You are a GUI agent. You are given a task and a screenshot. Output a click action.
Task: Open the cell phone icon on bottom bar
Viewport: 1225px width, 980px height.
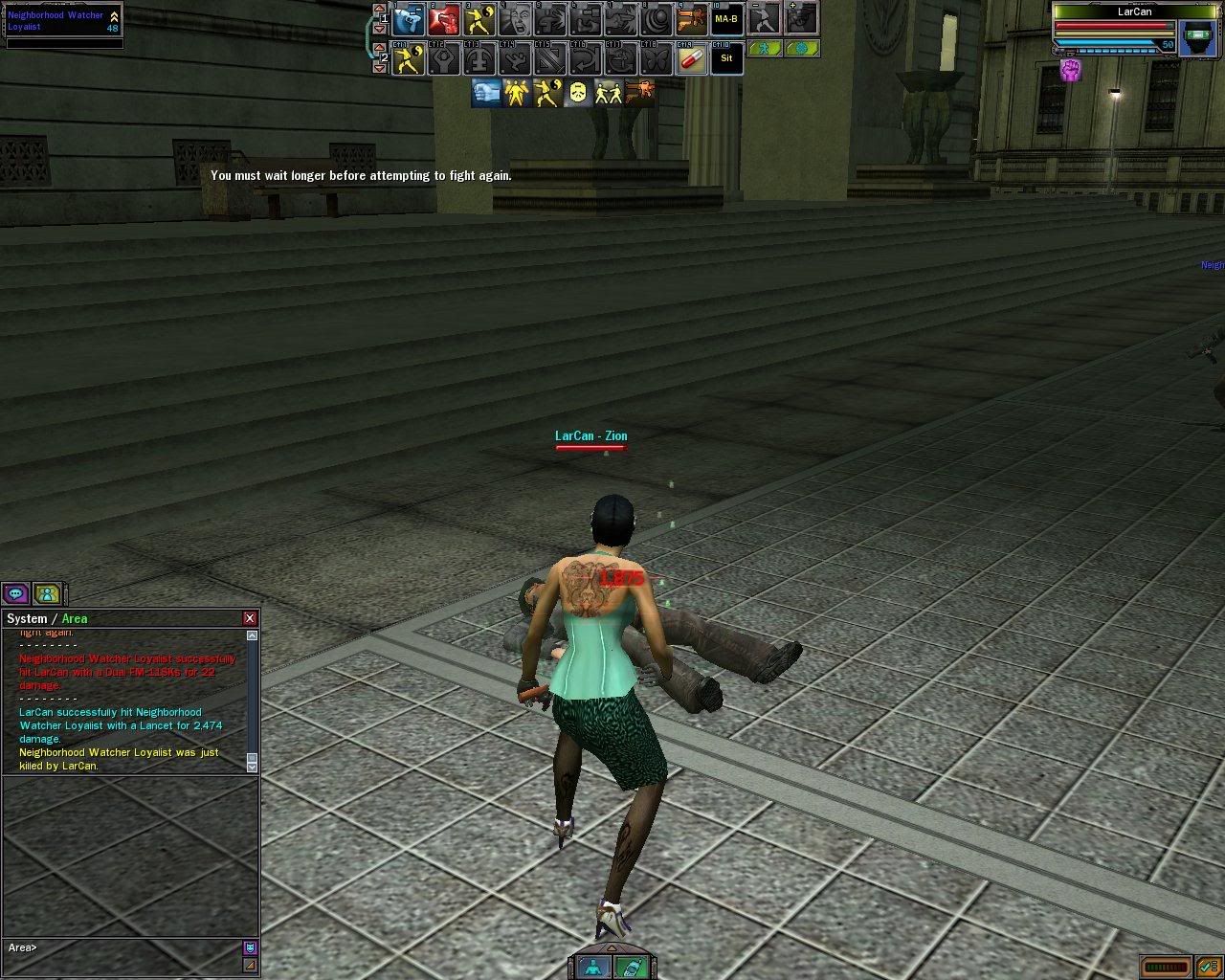pyautogui.click(x=629, y=967)
